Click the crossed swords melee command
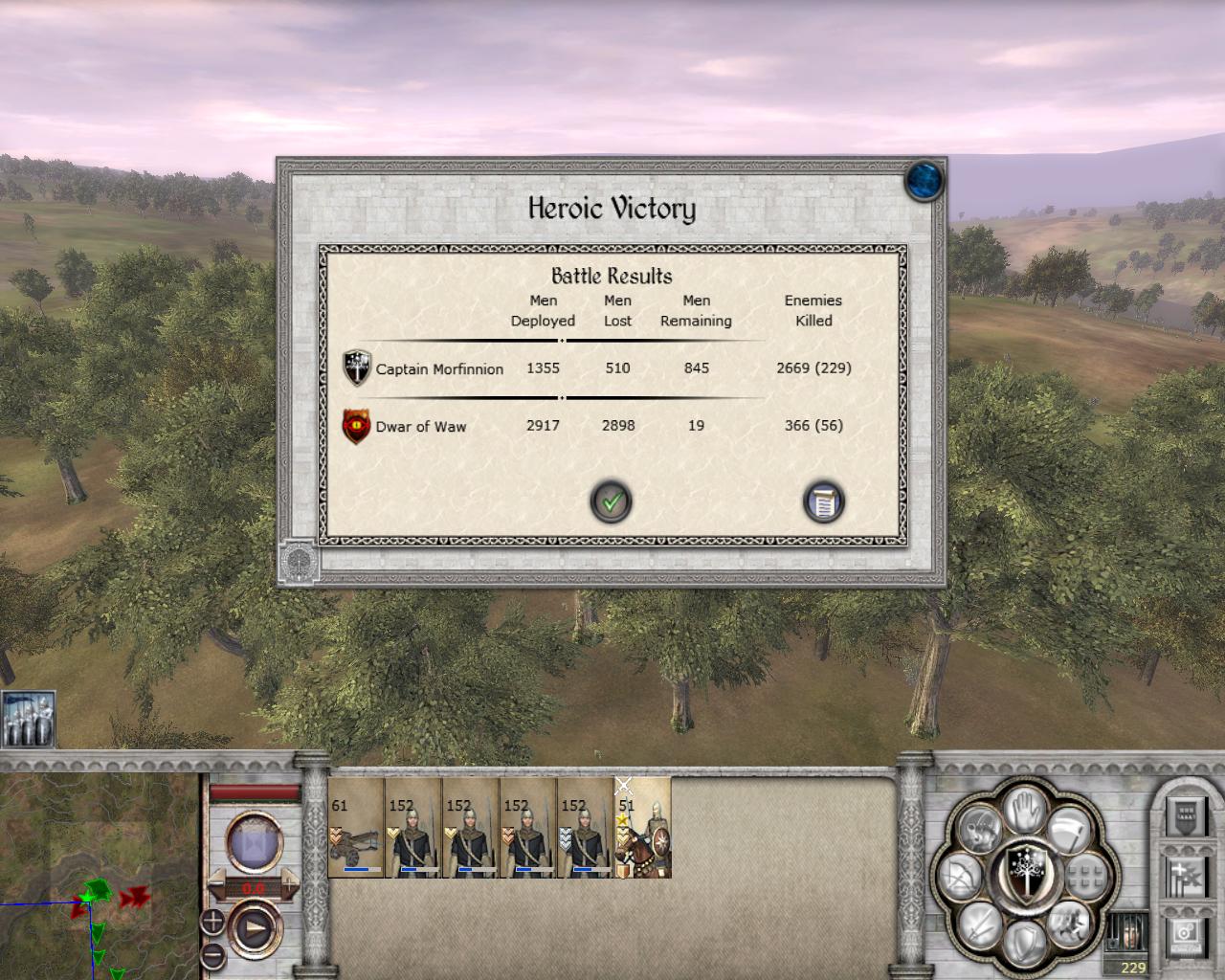This screenshot has width=1225, height=980. pos(979,924)
